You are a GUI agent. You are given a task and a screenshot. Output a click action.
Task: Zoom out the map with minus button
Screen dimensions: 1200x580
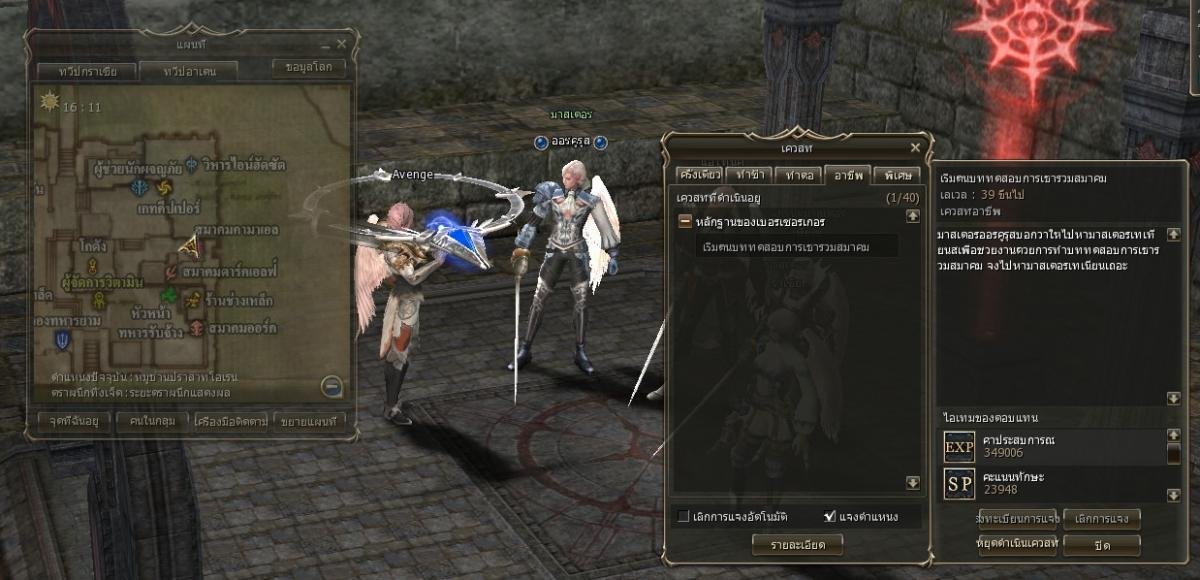(x=332, y=386)
